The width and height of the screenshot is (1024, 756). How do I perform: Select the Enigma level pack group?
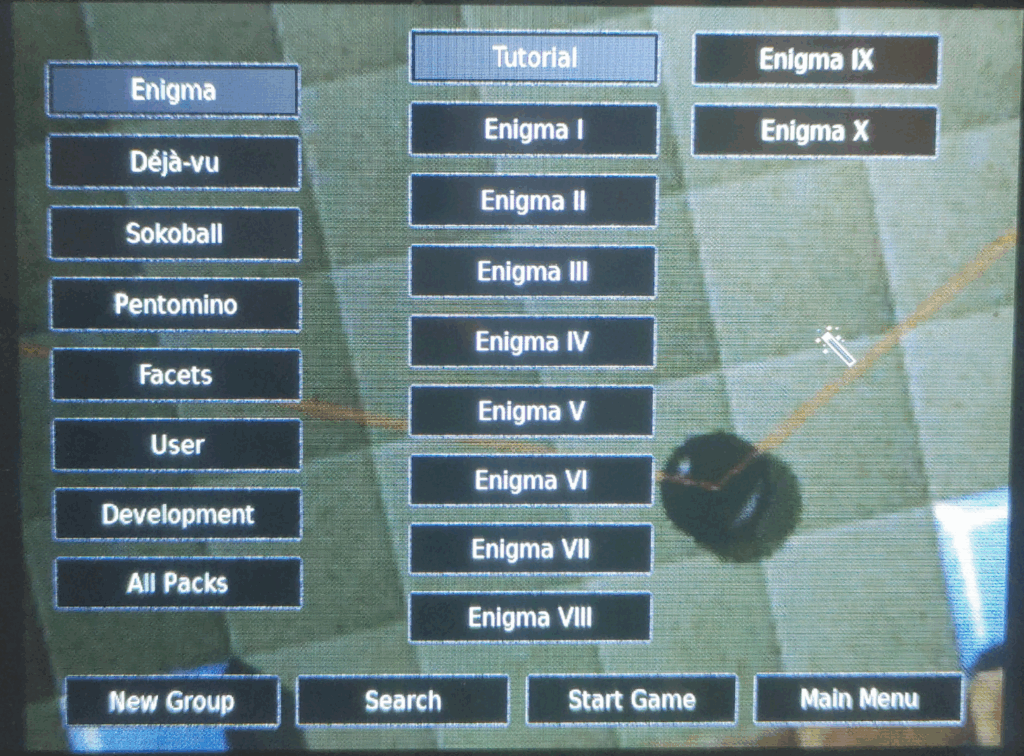pyautogui.click(x=173, y=91)
